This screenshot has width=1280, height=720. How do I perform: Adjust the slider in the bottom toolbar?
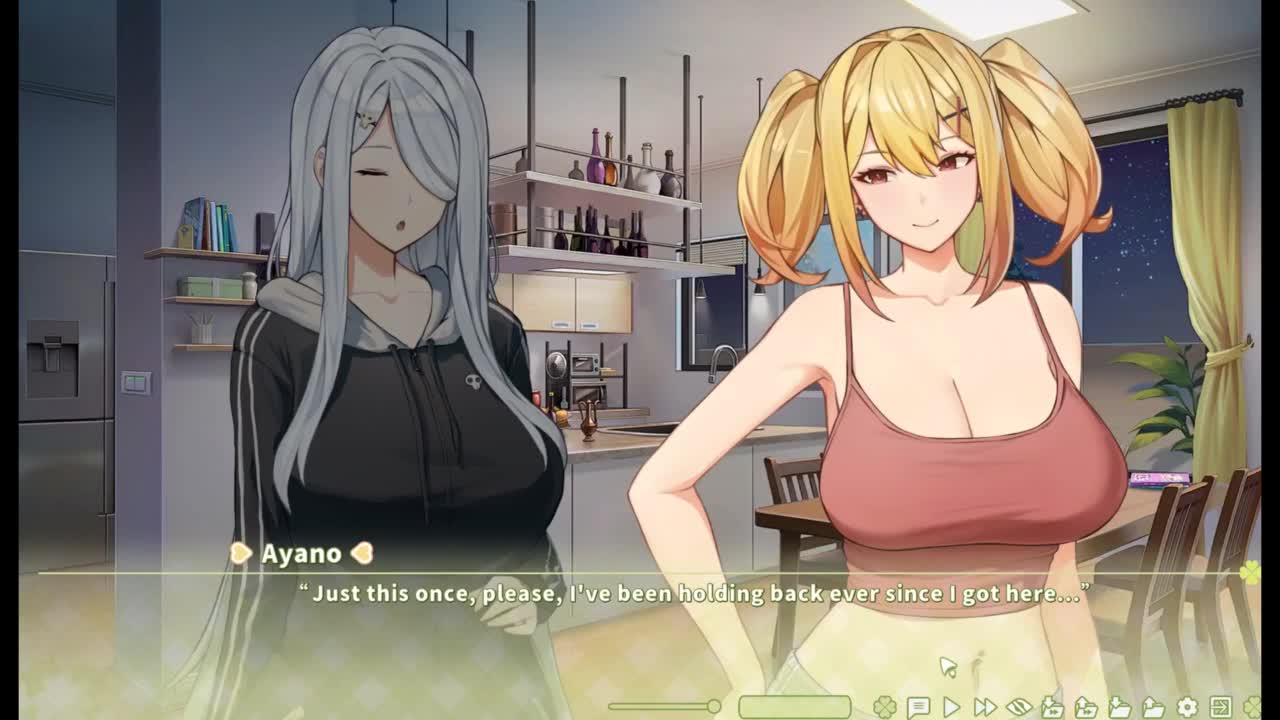coord(713,707)
